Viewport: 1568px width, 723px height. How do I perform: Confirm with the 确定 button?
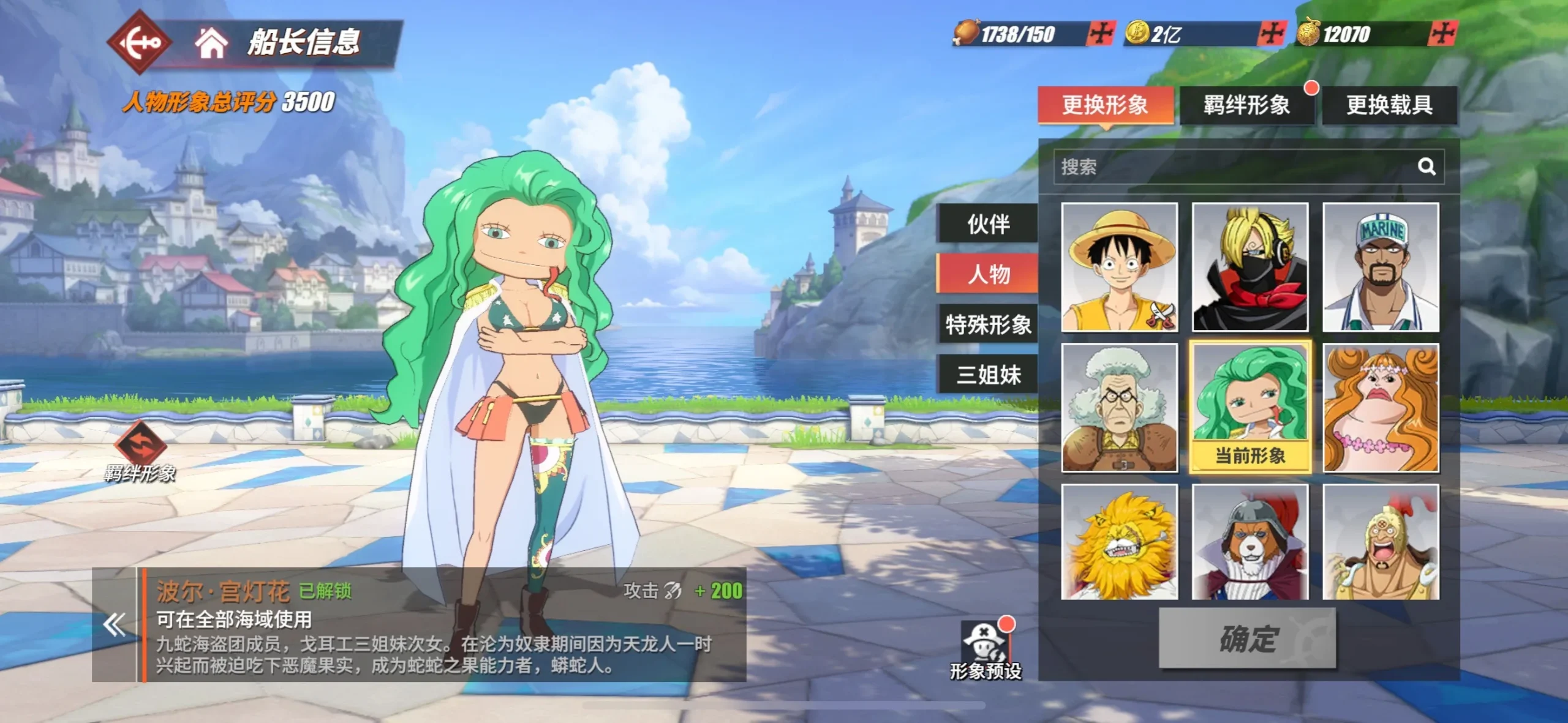point(1247,639)
